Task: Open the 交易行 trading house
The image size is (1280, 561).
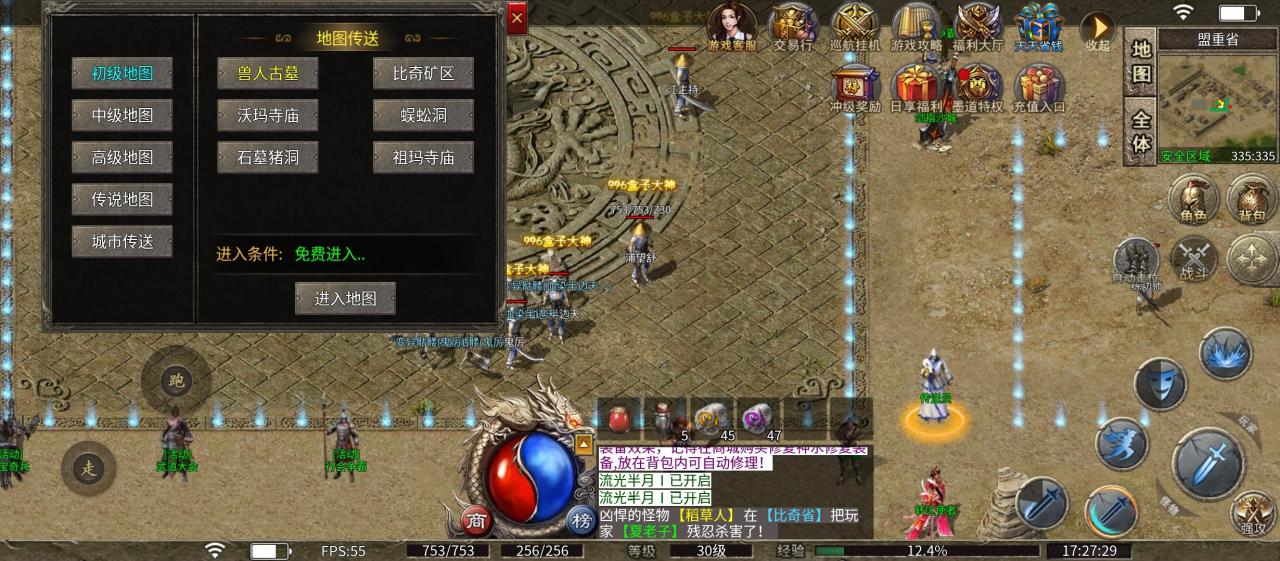Action: (x=793, y=26)
